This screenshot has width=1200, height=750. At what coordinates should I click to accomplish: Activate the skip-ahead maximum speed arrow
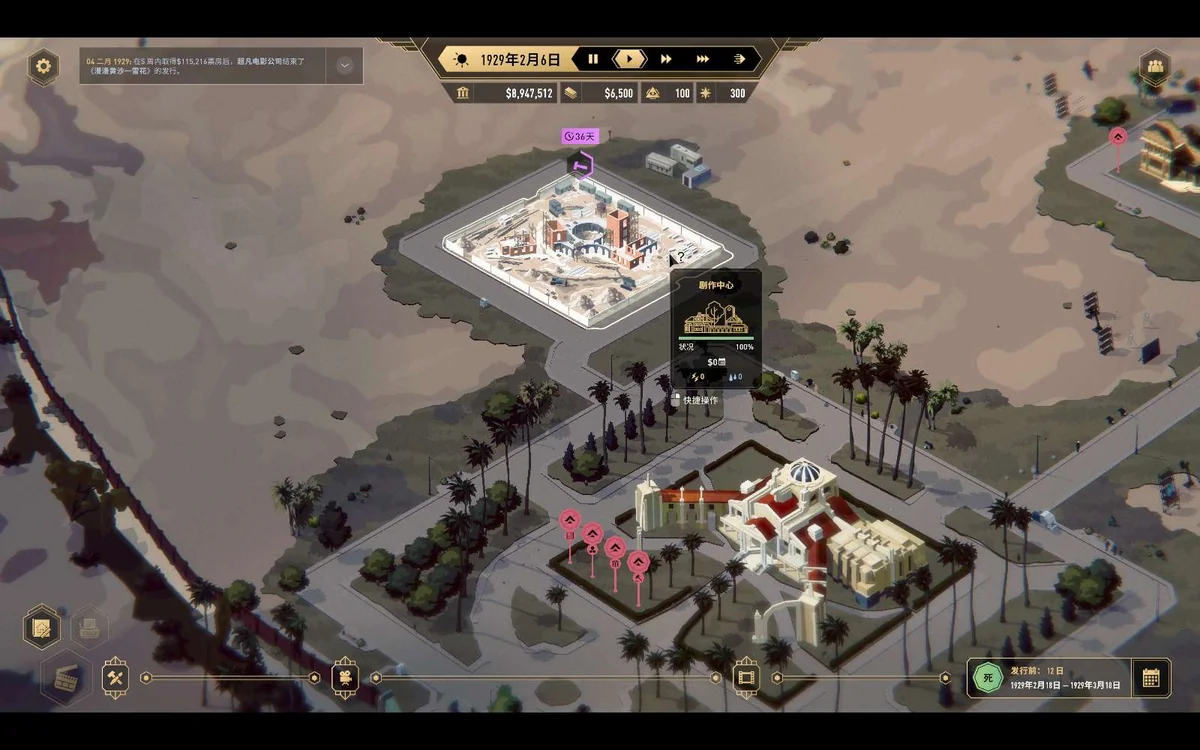click(x=740, y=59)
